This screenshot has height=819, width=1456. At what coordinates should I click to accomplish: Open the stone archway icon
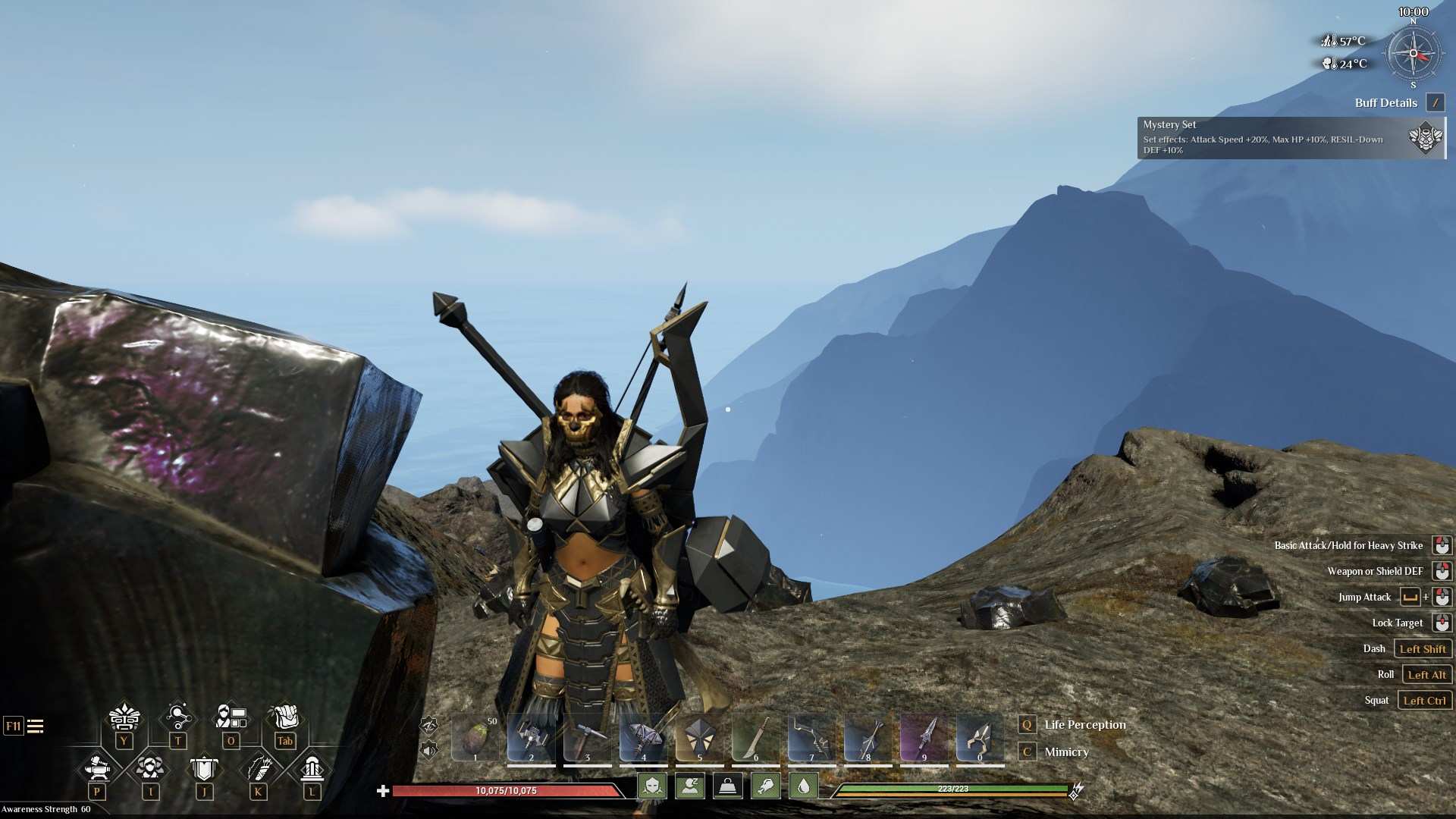pos(312,768)
